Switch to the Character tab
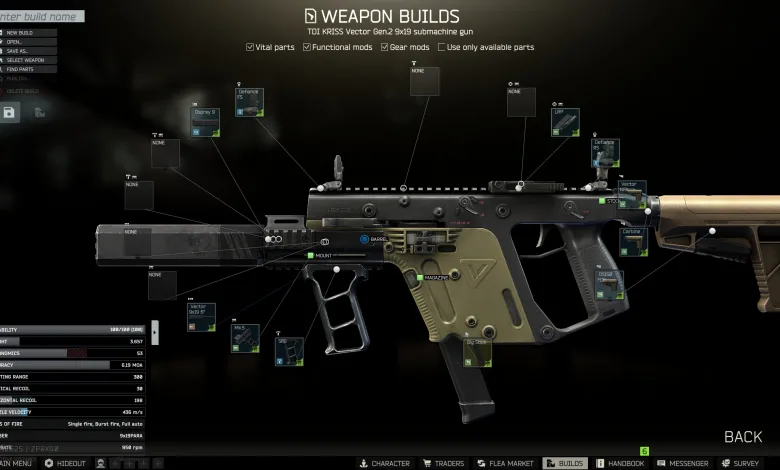 [384, 463]
